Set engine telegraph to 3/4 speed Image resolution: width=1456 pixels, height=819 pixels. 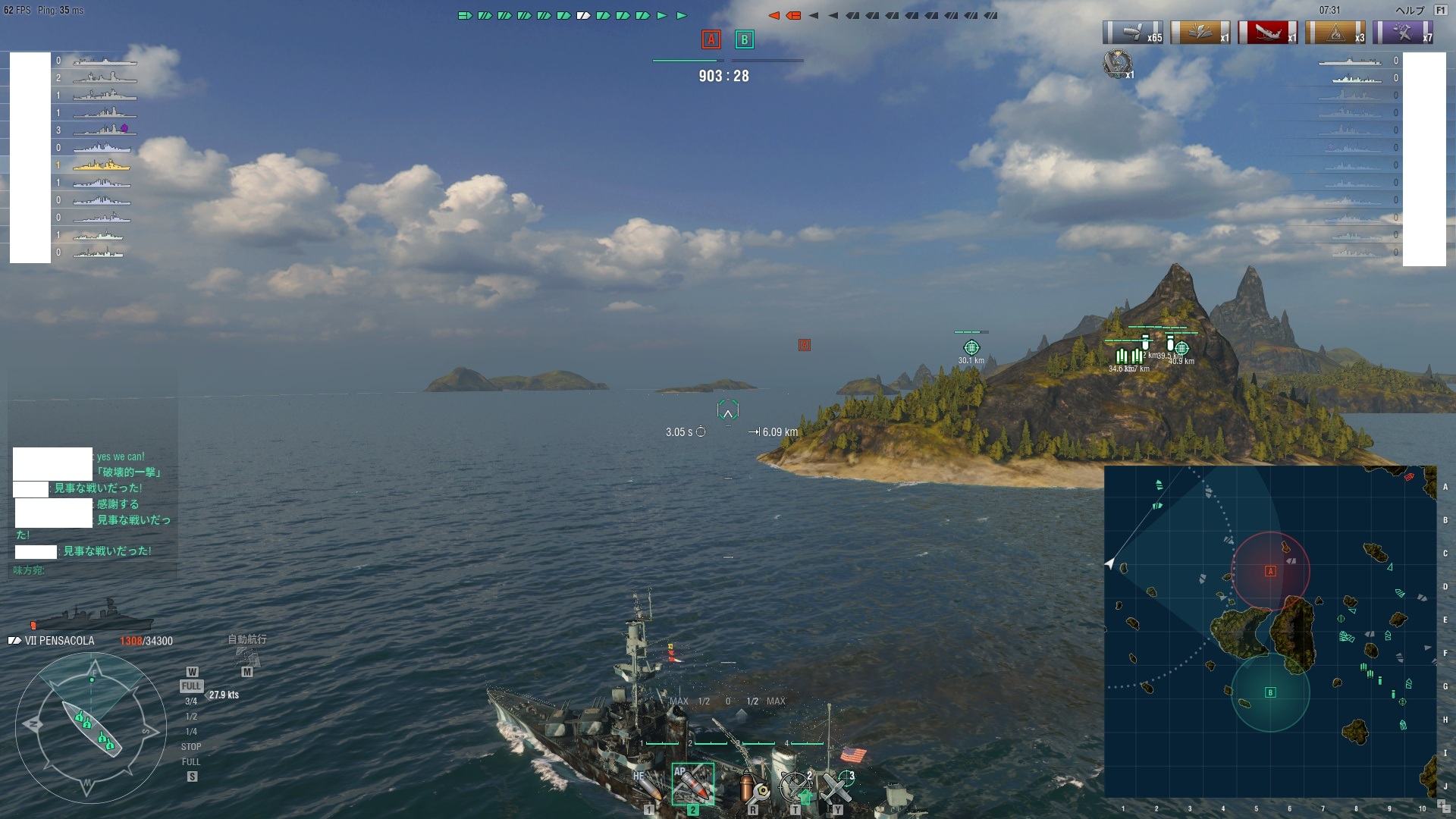point(191,701)
